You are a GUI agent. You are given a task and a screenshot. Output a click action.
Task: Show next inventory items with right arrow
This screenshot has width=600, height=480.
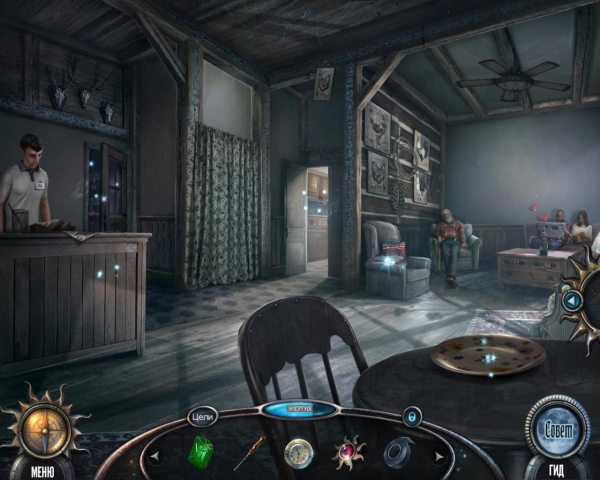pyautogui.click(x=442, y=458)
